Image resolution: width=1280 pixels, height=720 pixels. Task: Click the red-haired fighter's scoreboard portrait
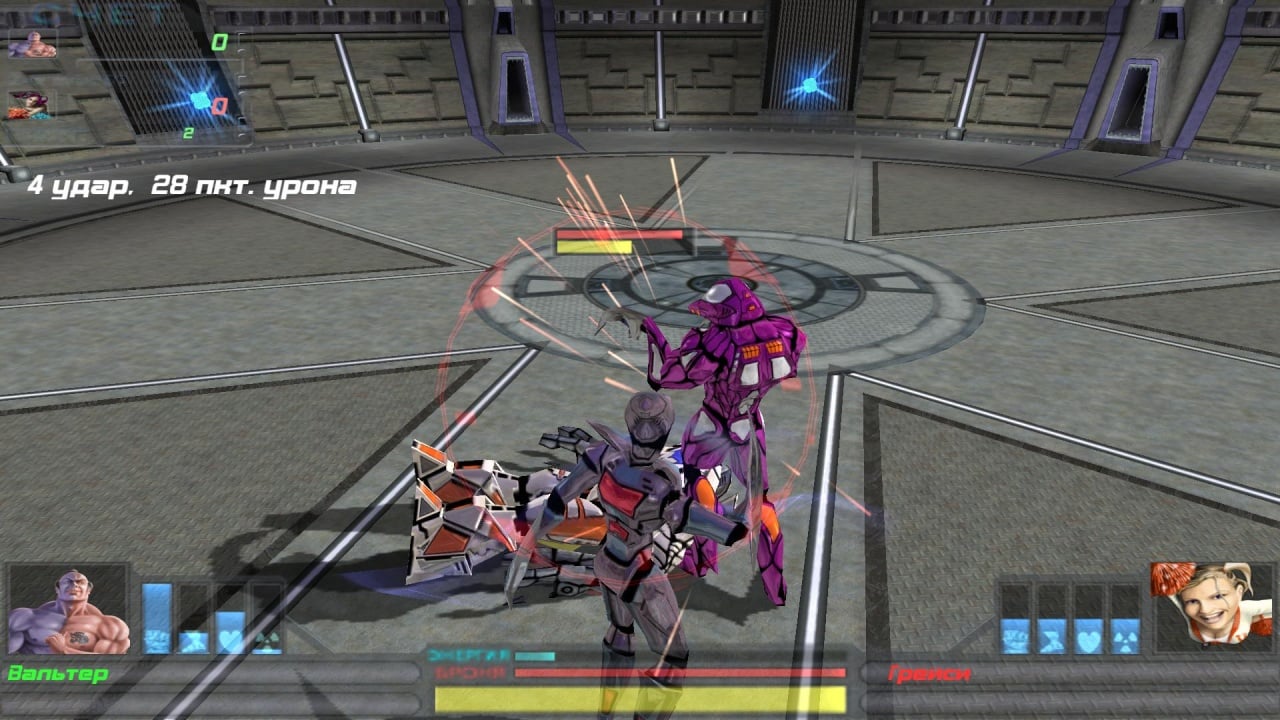pyautogui.click(x=30, y=105)
